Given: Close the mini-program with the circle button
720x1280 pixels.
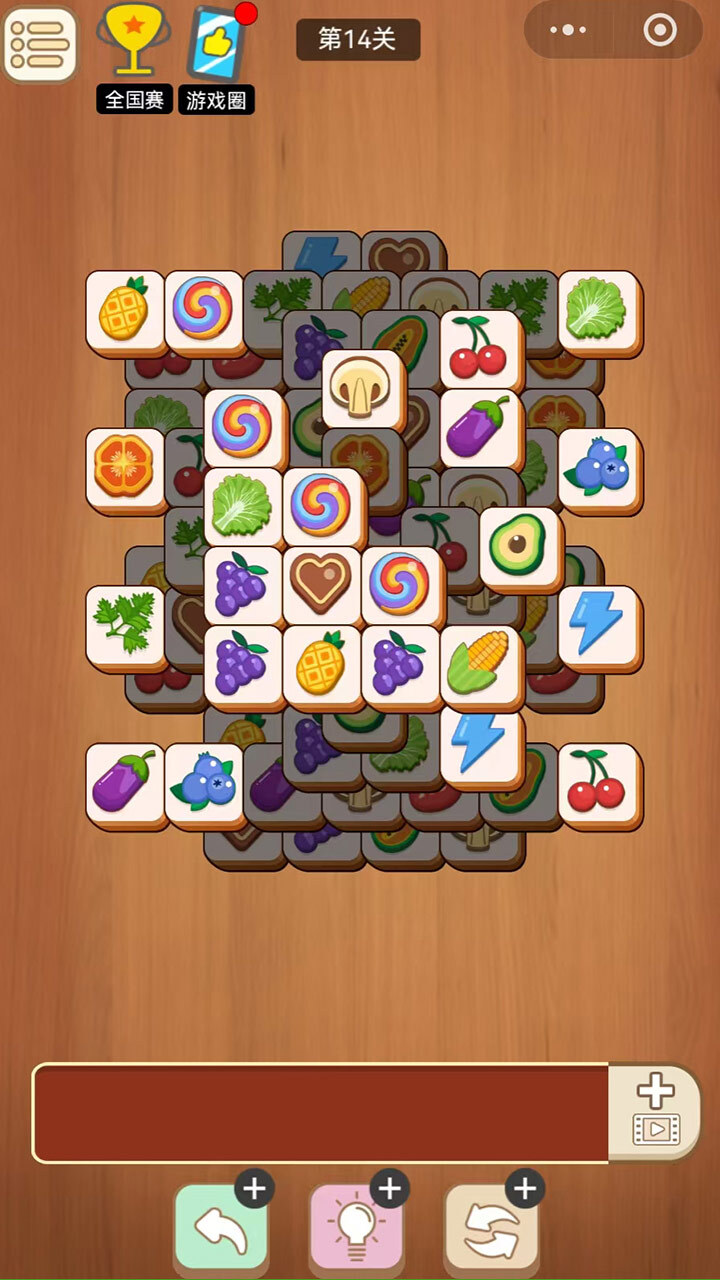Looking at the screenshot, I should (x=660, y=31).
